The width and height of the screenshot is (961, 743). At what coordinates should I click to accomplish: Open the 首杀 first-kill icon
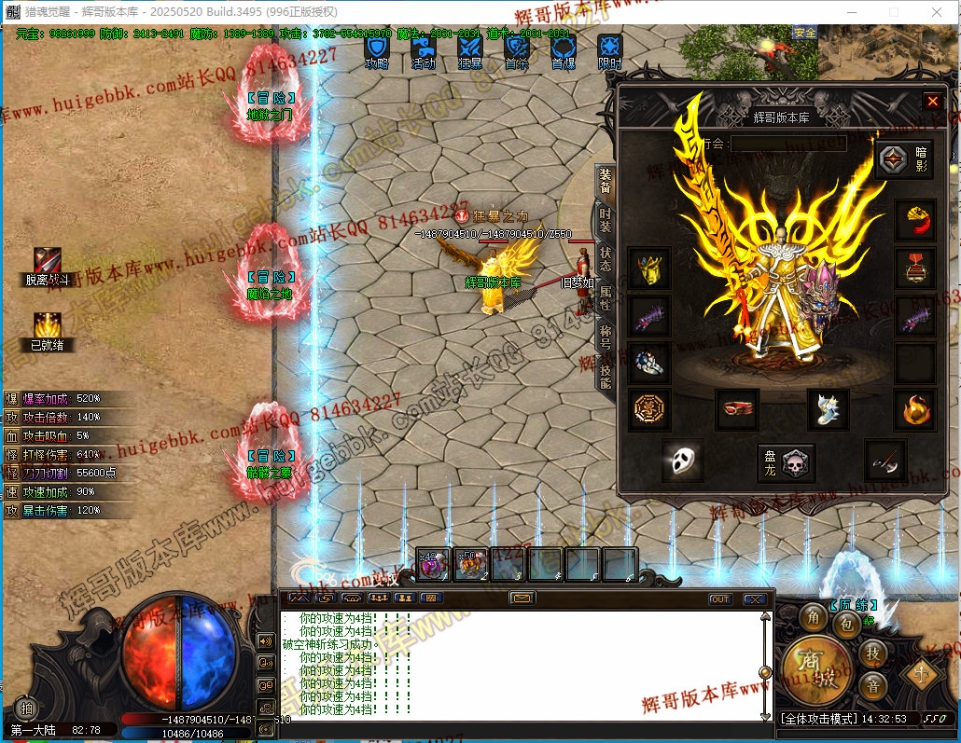516,49
